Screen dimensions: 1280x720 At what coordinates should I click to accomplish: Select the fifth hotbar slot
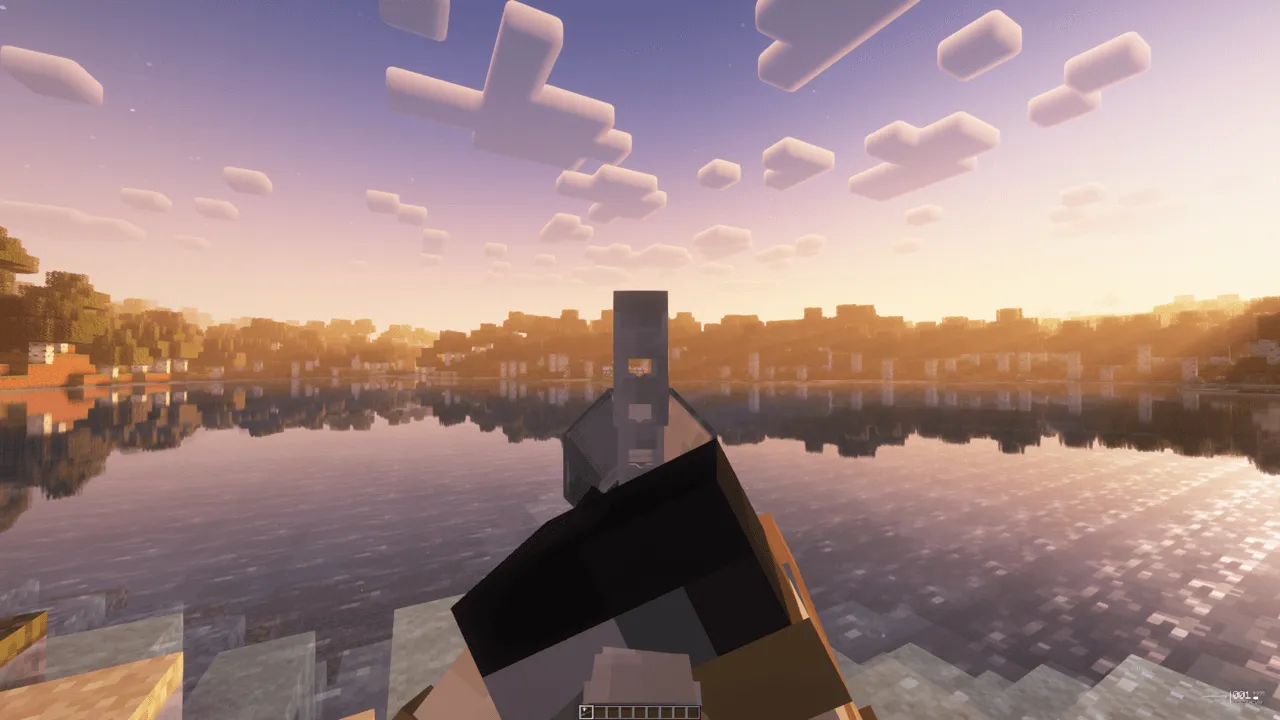[640, 712]
